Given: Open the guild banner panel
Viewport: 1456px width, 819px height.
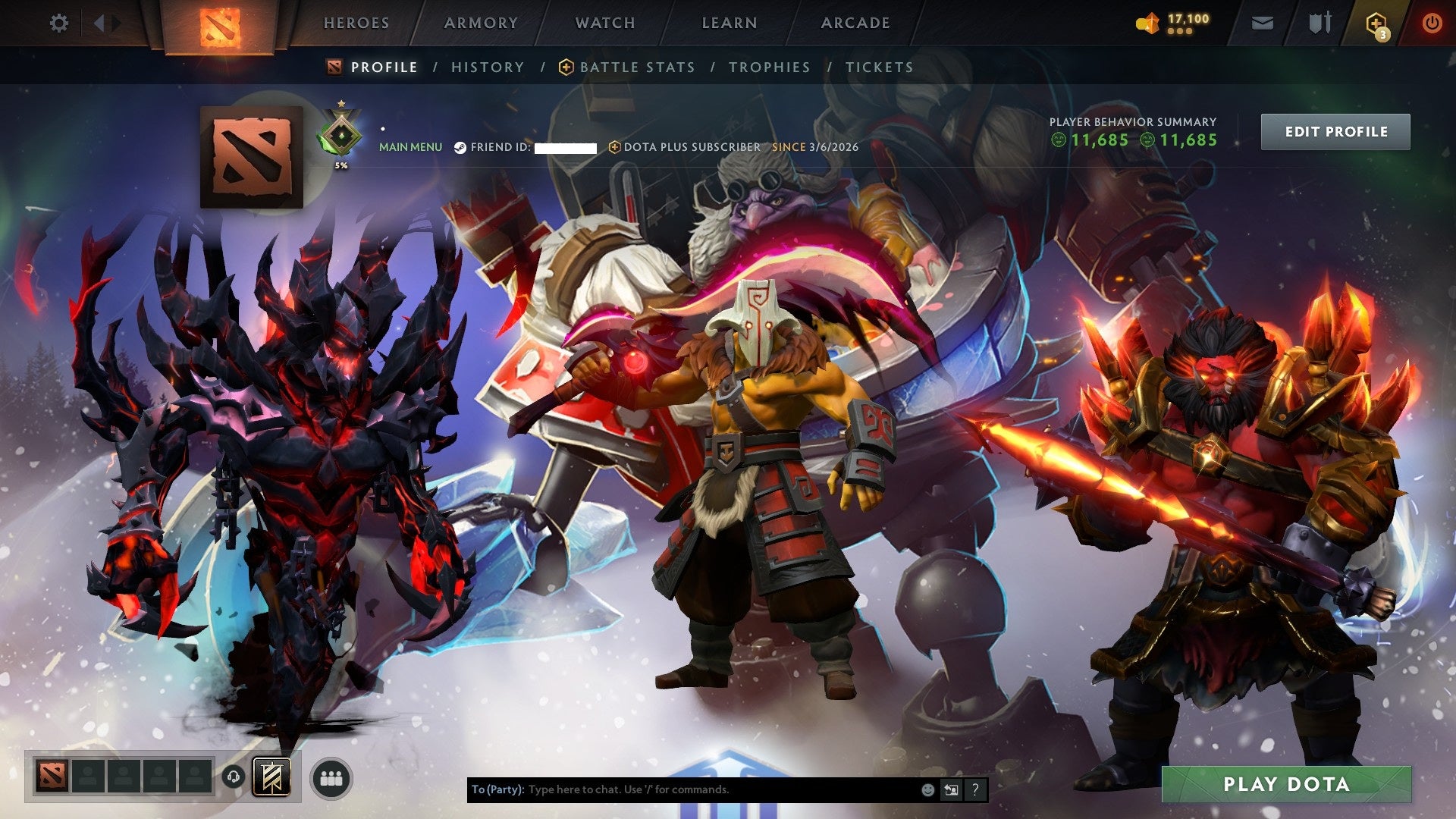Looking at the screenshot, I should tap(273, 777).
